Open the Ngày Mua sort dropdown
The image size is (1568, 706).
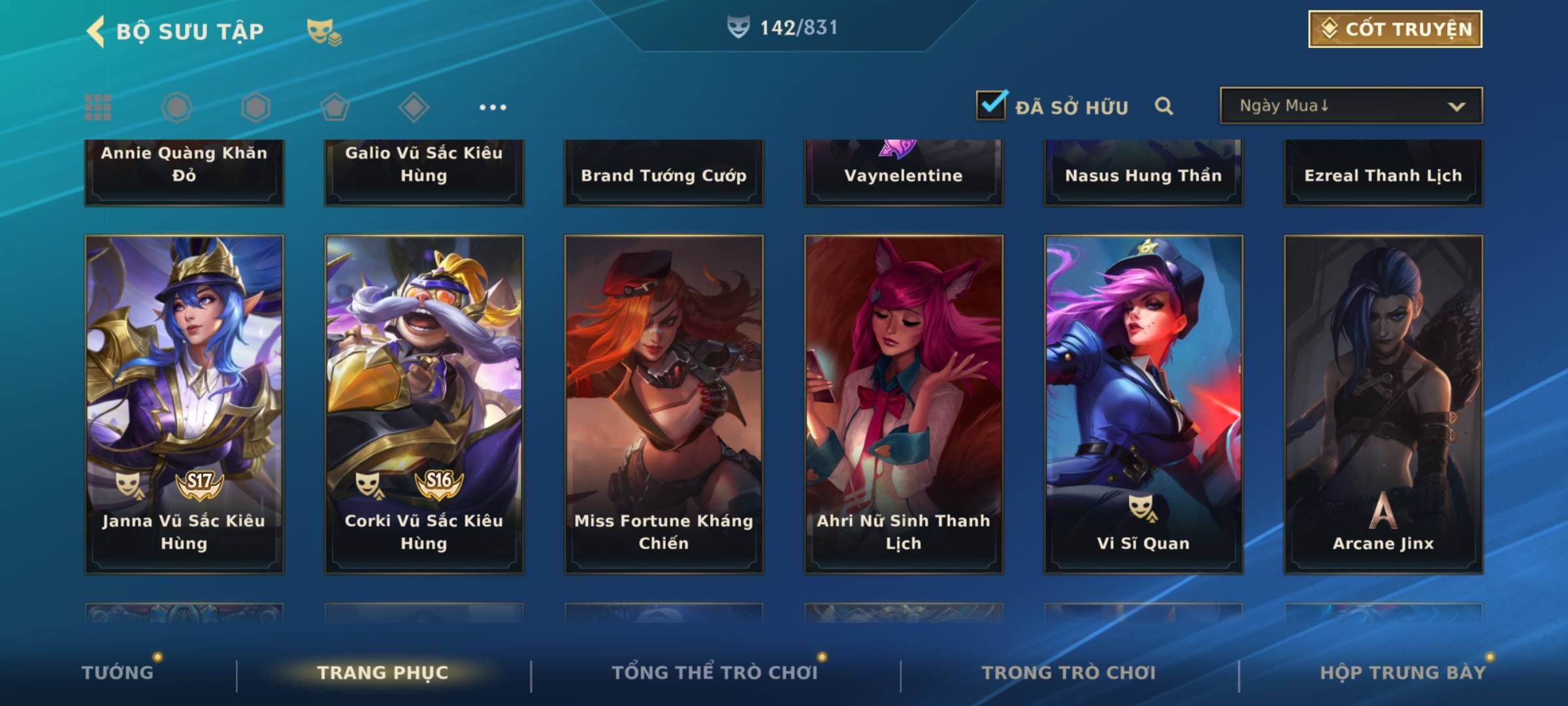tap(1350, 106)
